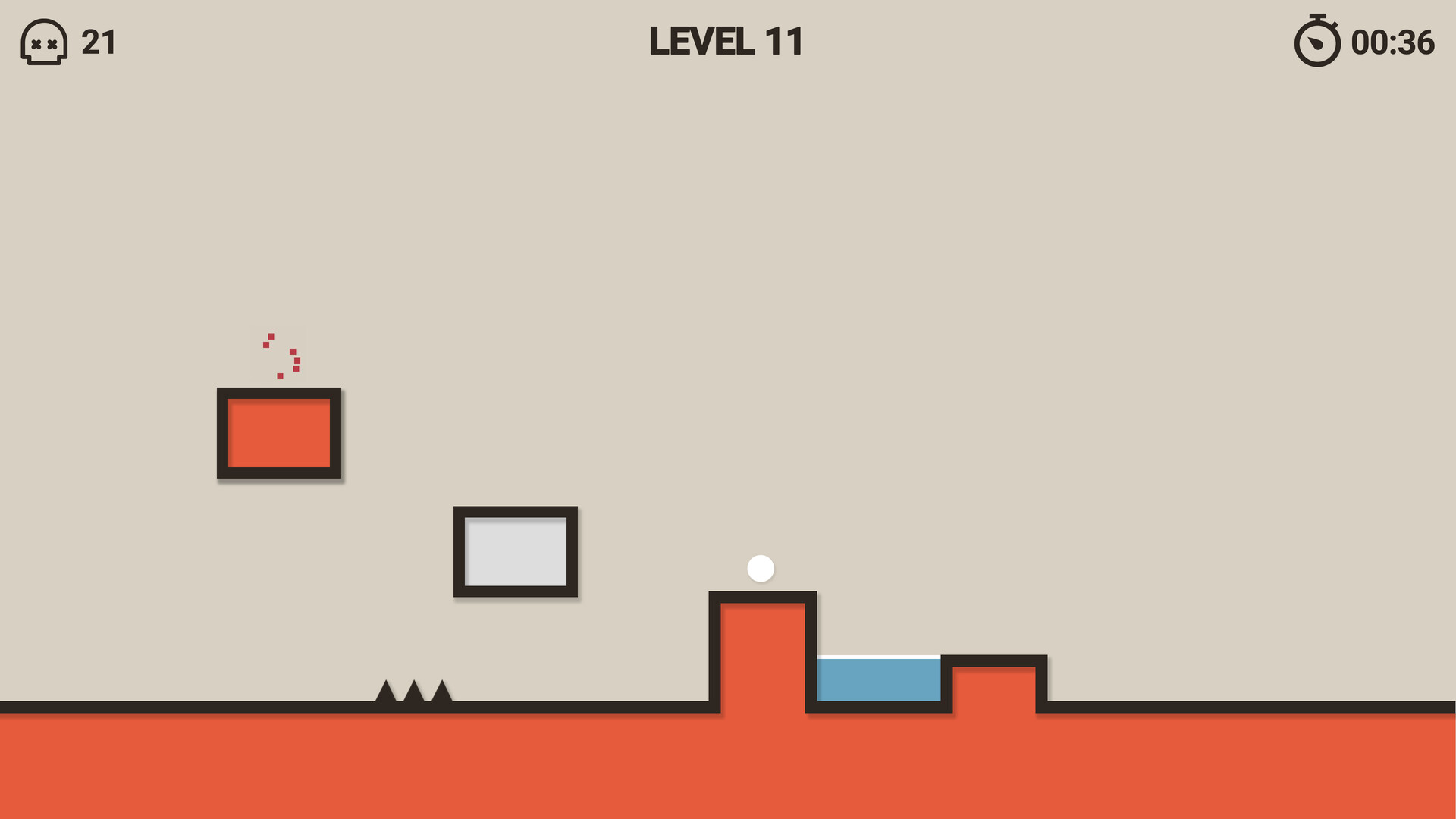Click inside the white block's interior
This screenshot has width=1456, height=819.
click(516, 552)
